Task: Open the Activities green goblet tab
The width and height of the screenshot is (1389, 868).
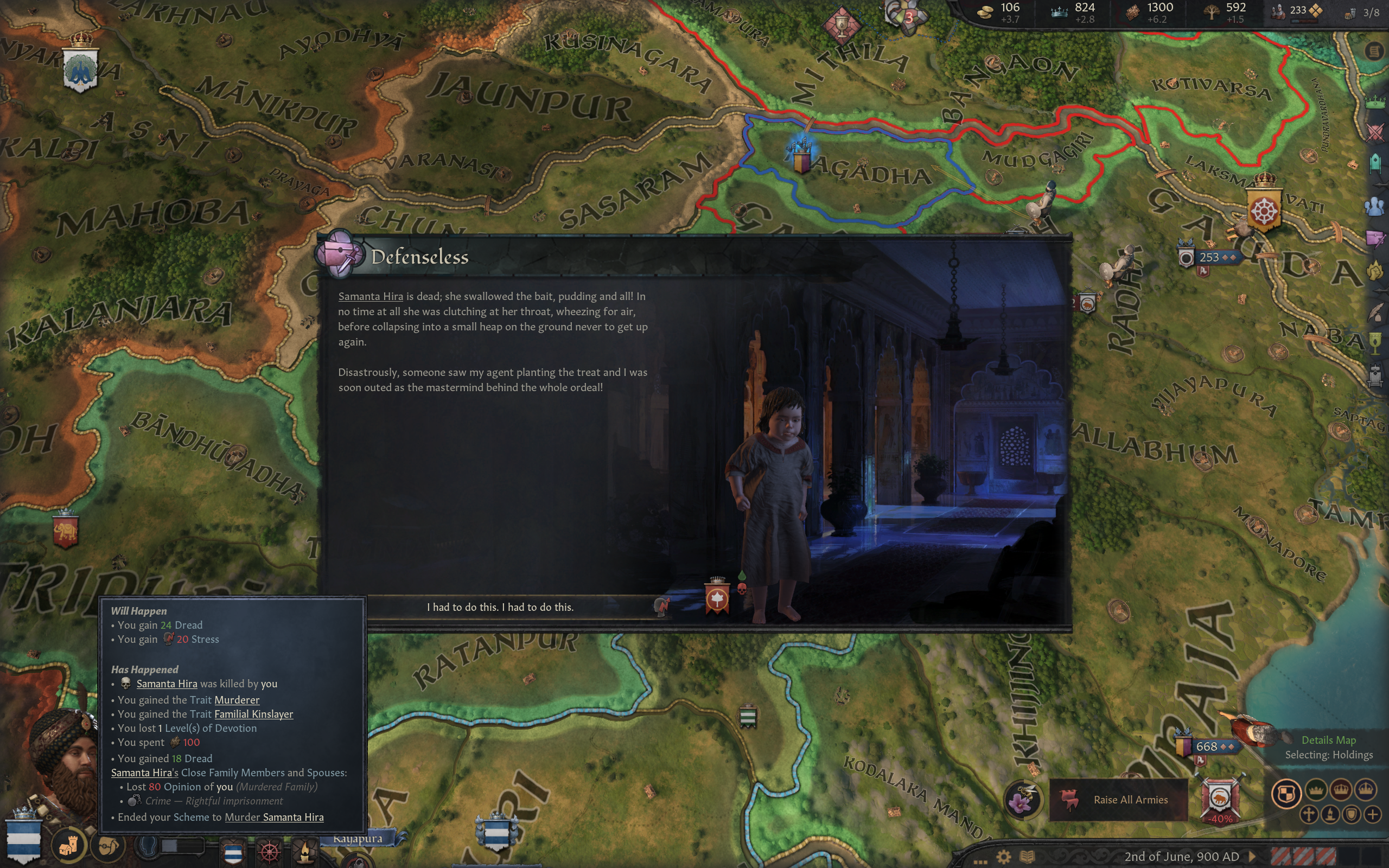Action: [x=1375, y=343]
